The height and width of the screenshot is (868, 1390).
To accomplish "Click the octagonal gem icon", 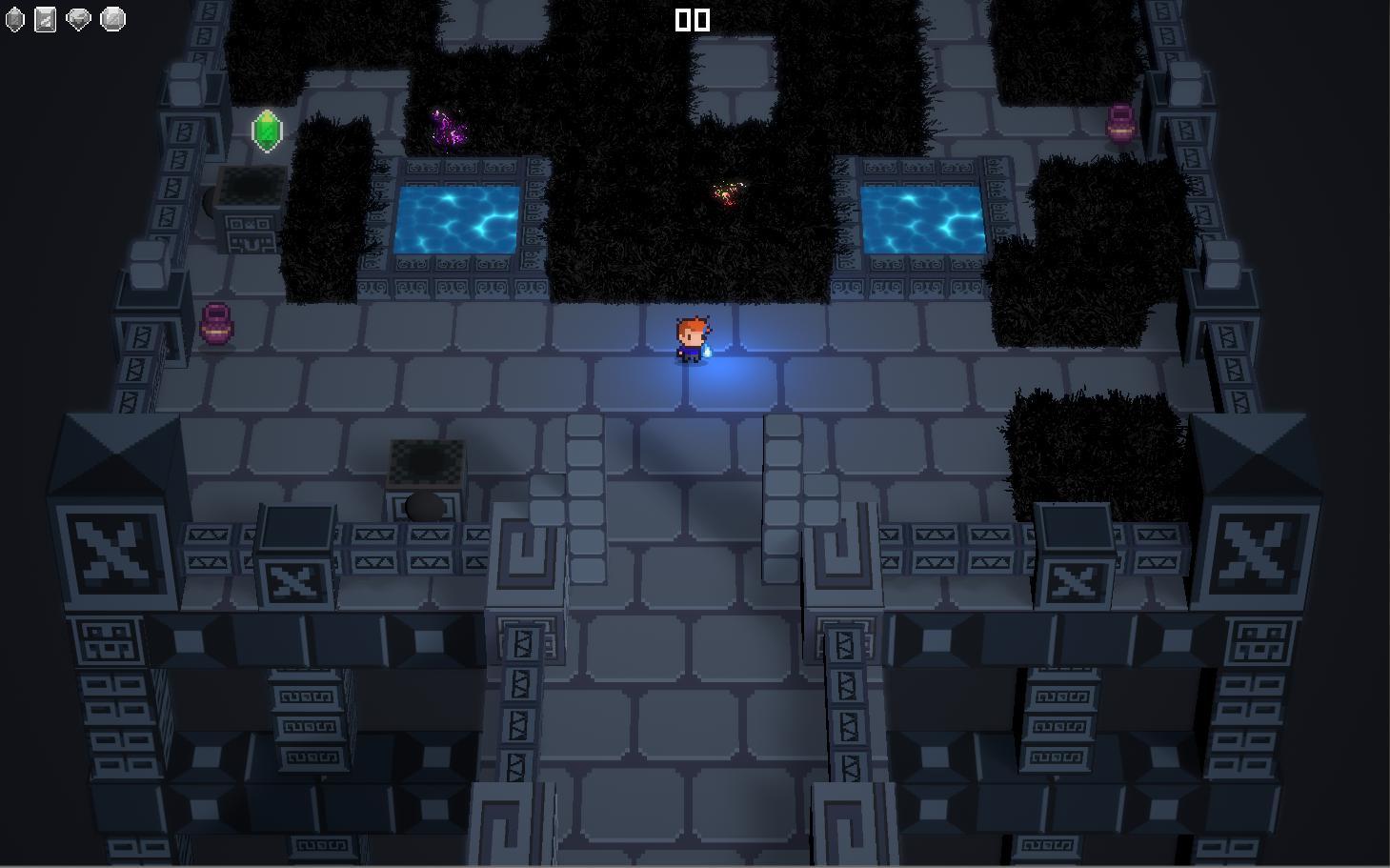I will [112, 19].
